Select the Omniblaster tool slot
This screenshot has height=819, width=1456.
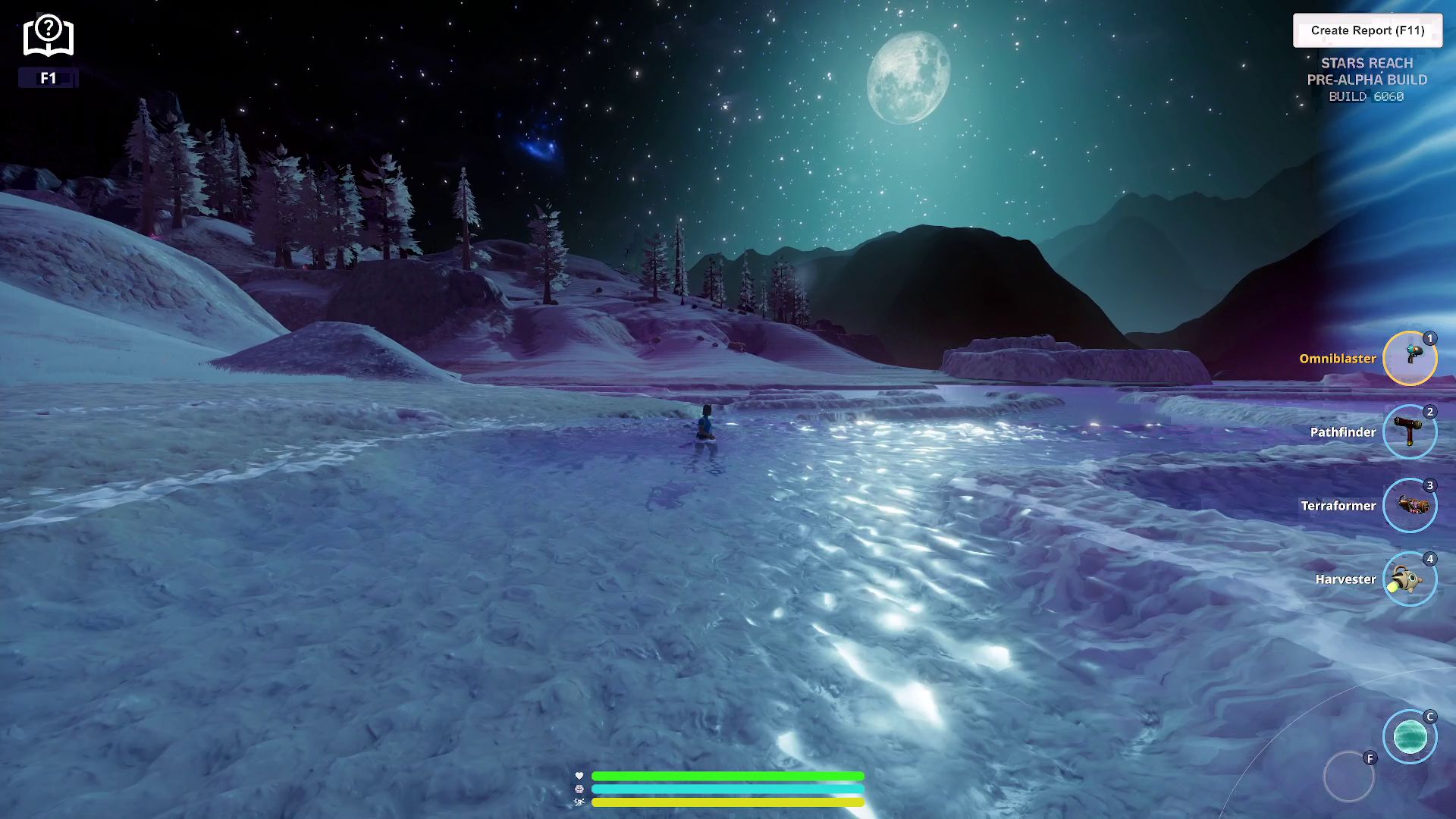click(x=1410, y=358)
